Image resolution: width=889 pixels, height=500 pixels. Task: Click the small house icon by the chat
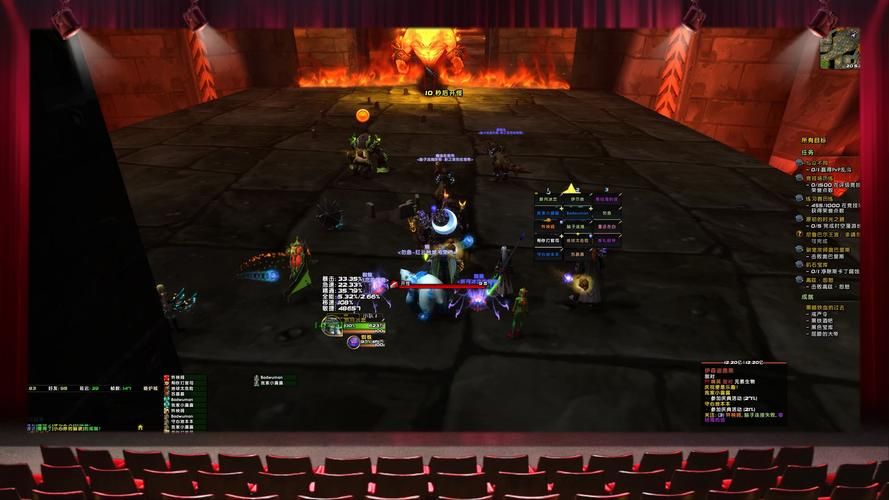point(141,427)
